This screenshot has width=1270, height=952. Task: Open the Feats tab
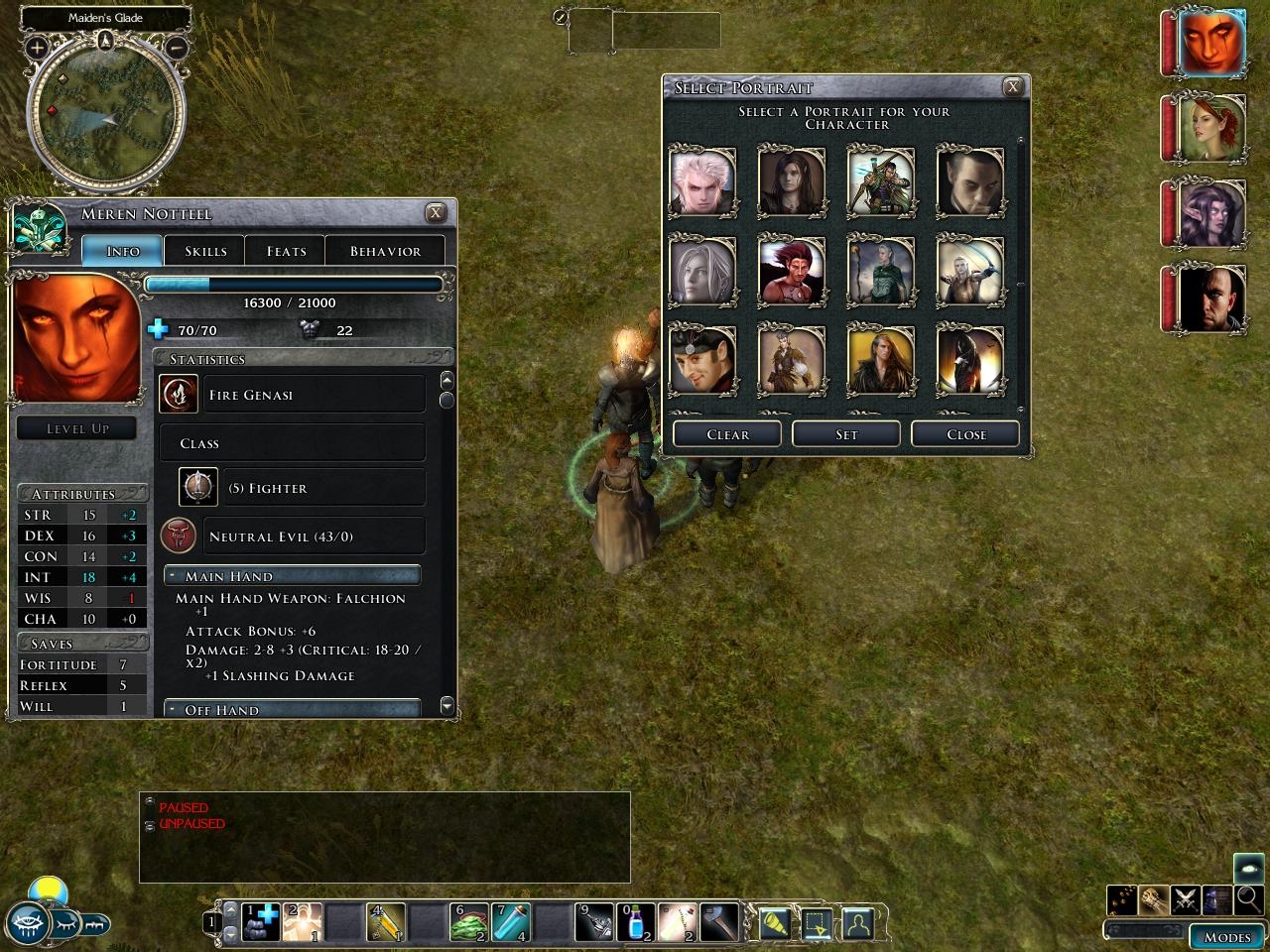coord(286,251)
